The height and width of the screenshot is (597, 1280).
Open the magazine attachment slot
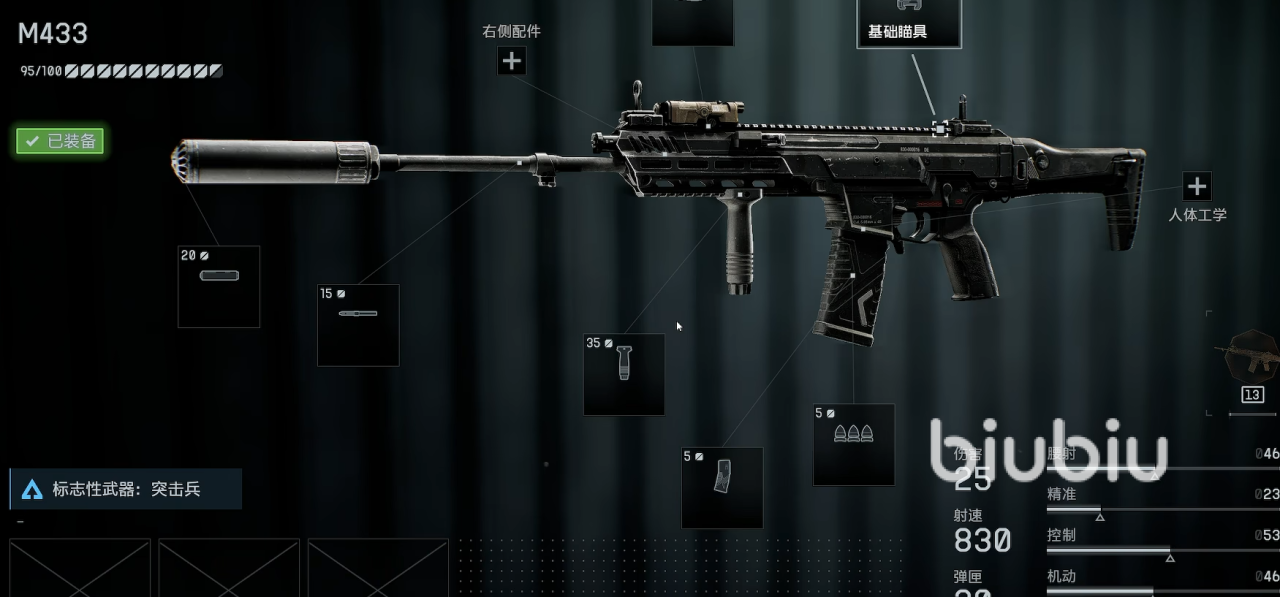pos(722,487)
